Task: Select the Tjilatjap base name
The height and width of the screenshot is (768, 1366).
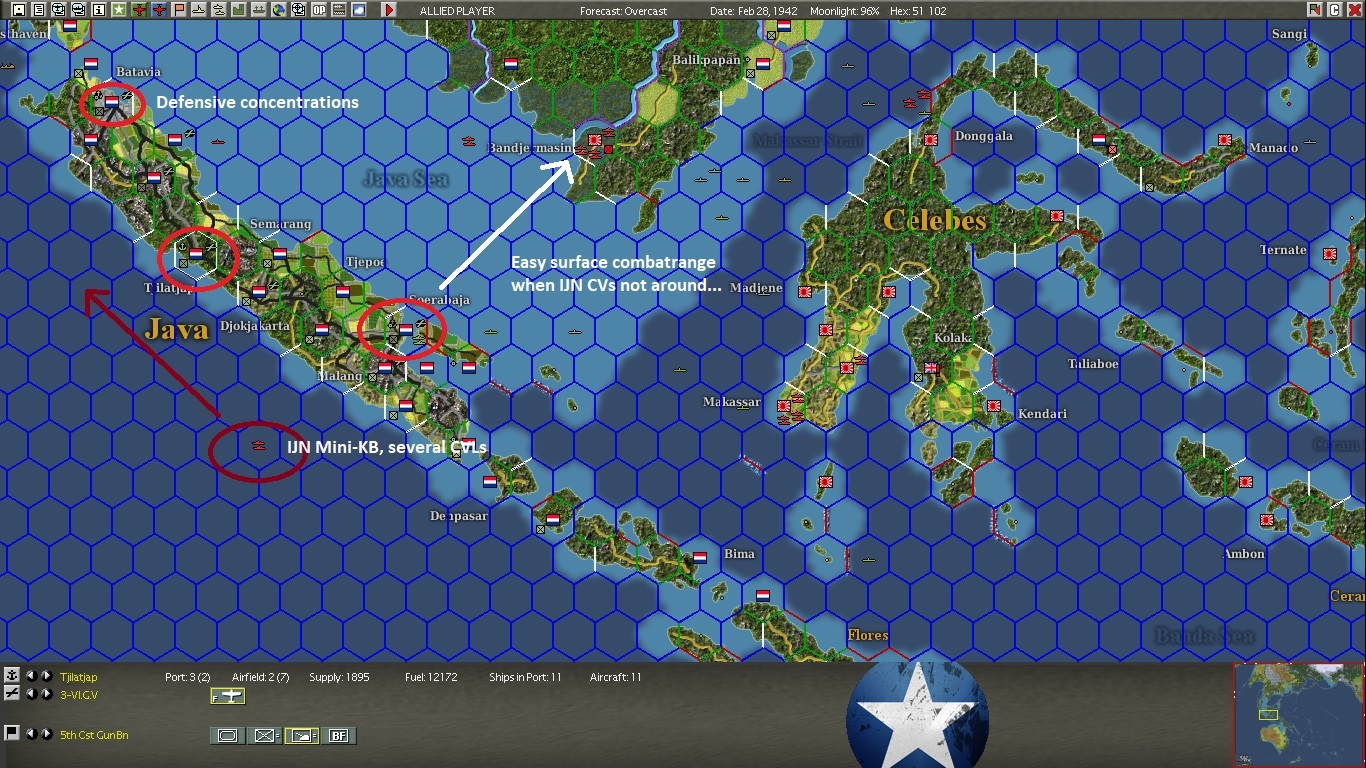Action: tap(79, 677)
